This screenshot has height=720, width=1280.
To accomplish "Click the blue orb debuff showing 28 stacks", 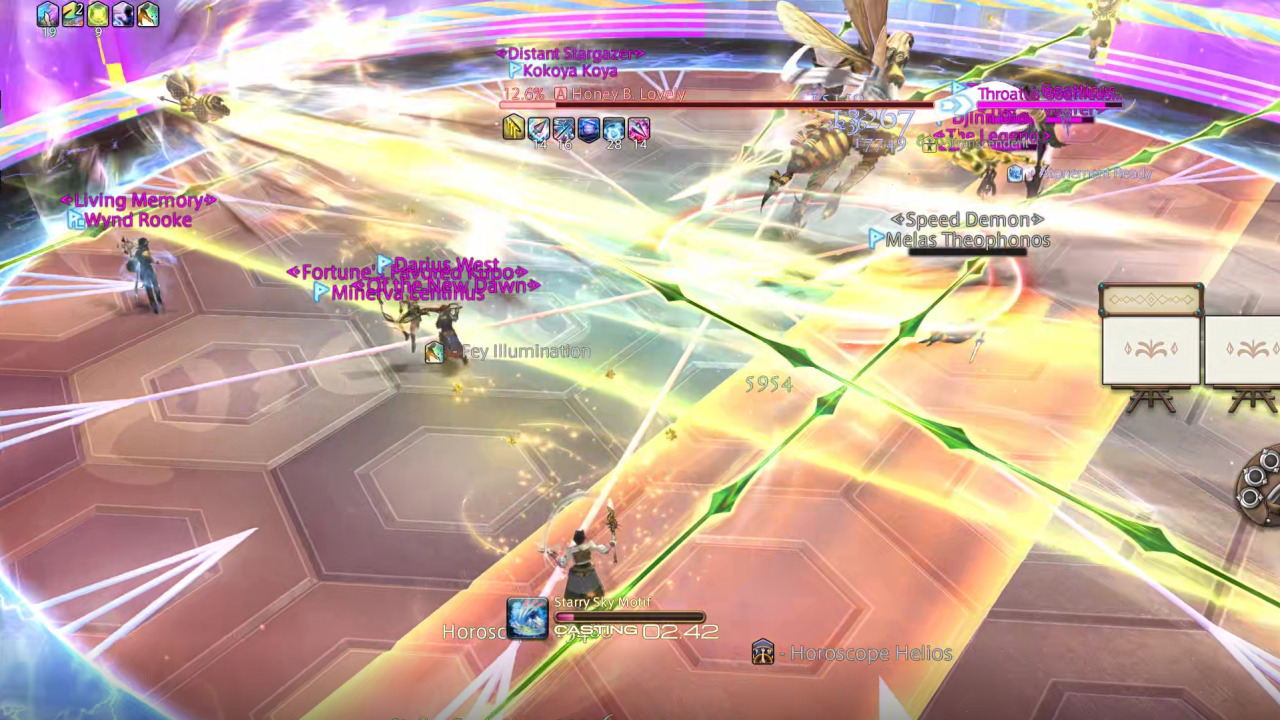I will pyautogui.click(x=613, y=128).
